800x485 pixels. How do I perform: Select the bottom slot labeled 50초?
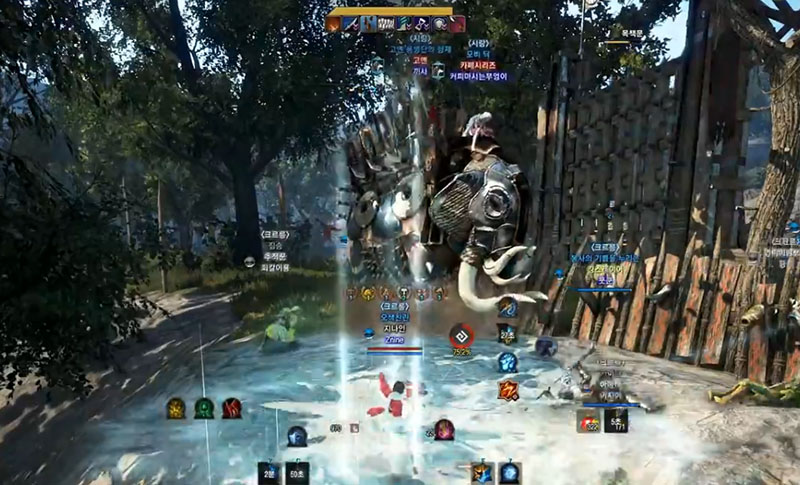297,473
